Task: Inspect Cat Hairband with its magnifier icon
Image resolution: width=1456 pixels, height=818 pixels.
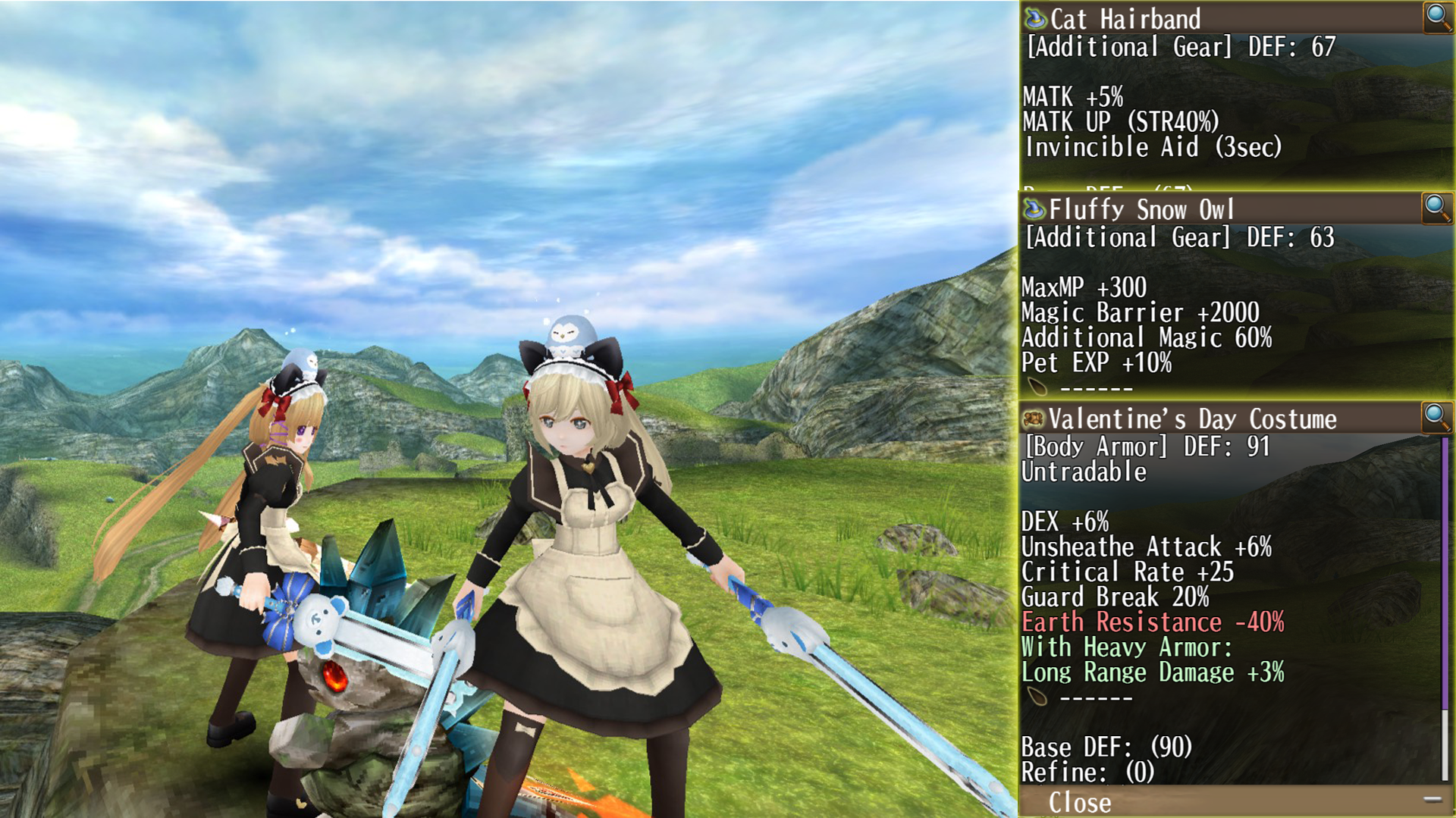Action: click(x=1437, y=16)
